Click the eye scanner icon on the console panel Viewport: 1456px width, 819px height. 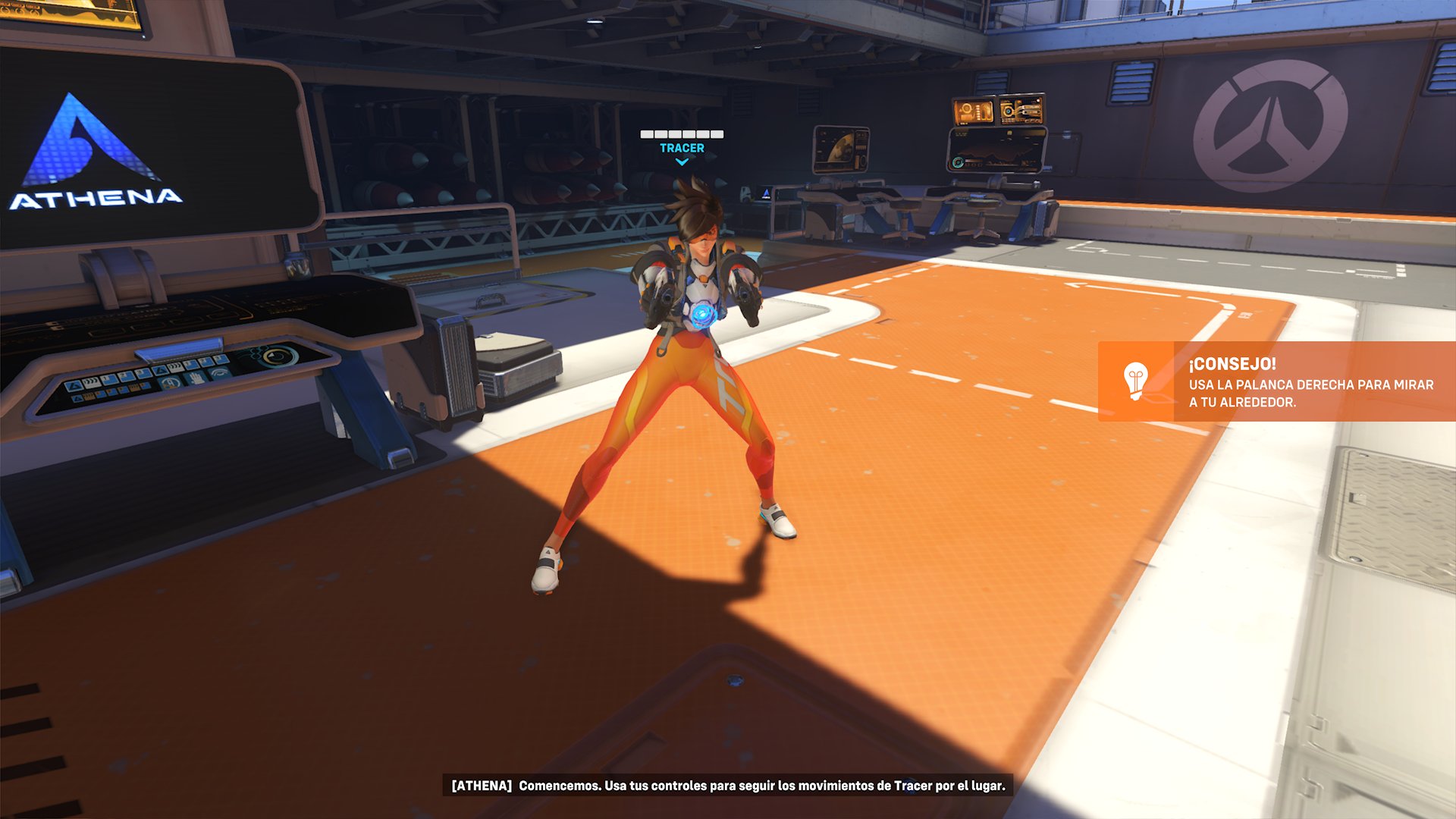(220, 373)
